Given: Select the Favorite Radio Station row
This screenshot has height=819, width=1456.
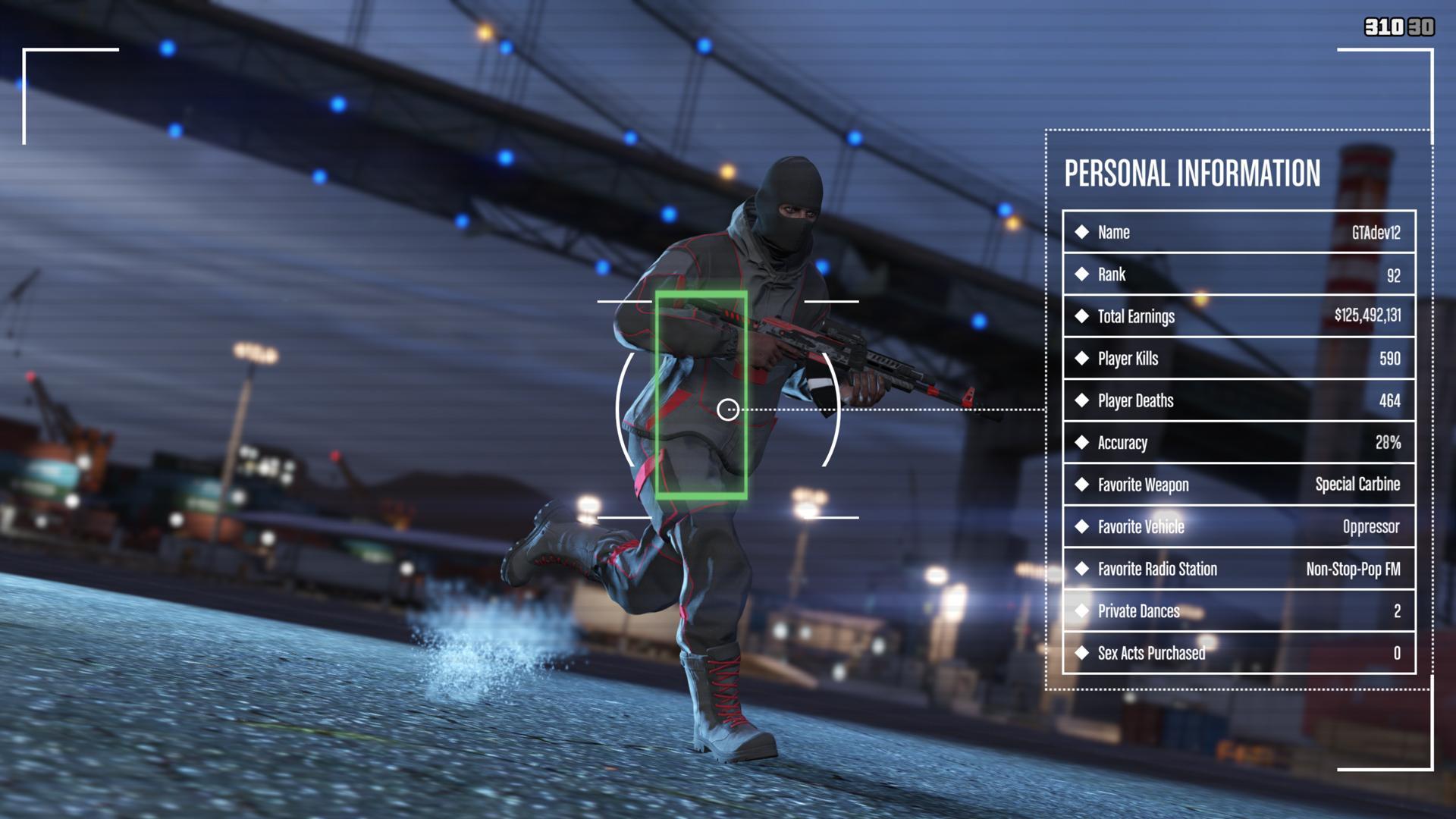Looking at the screenshot, I should (x=1238, y=569).
